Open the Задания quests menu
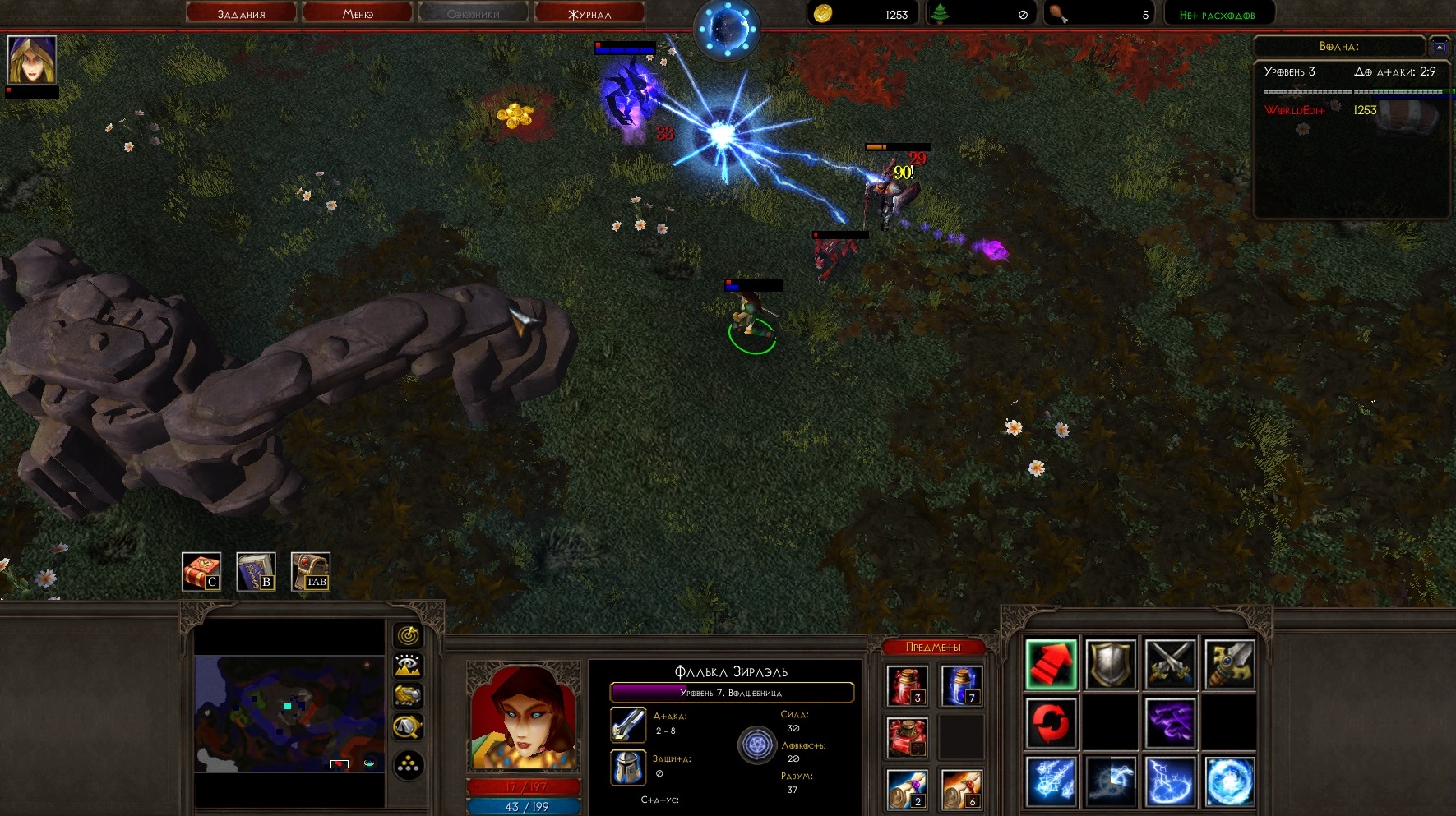 241,13
